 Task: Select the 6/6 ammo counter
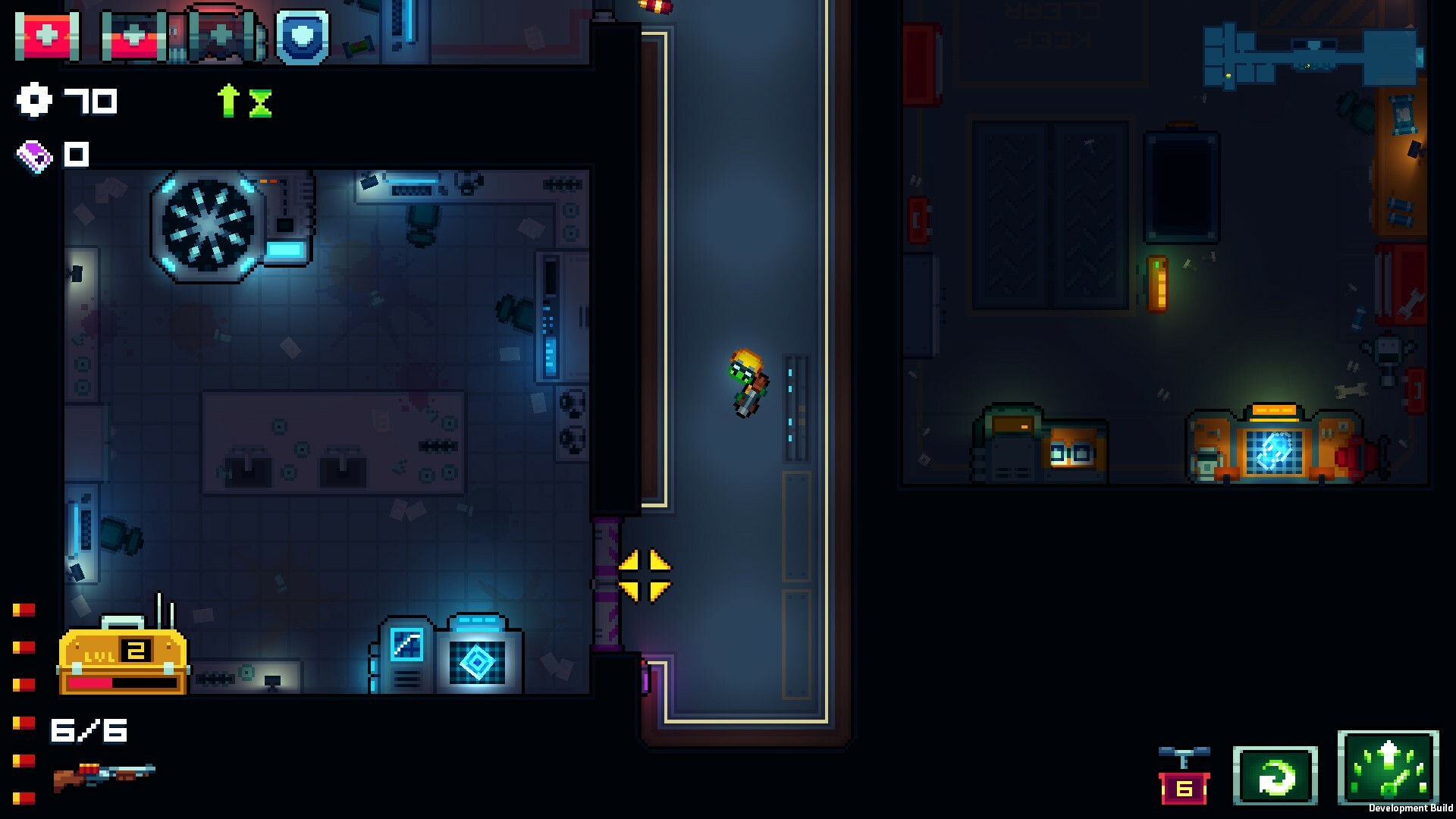click(89, 730)
